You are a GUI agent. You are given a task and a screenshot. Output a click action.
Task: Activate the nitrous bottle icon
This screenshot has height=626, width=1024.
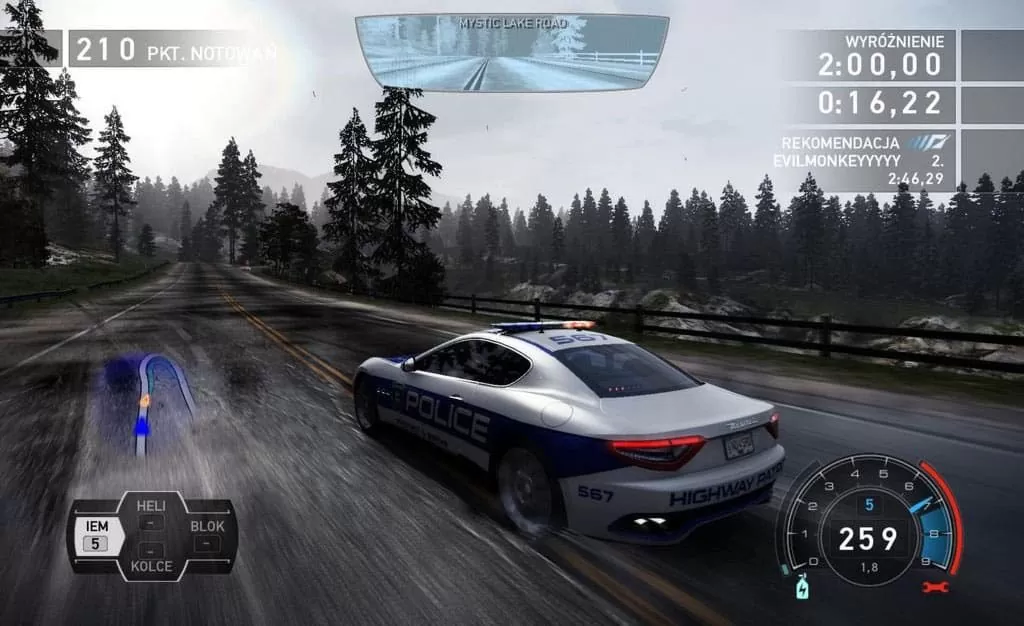(x=800, y=587)
